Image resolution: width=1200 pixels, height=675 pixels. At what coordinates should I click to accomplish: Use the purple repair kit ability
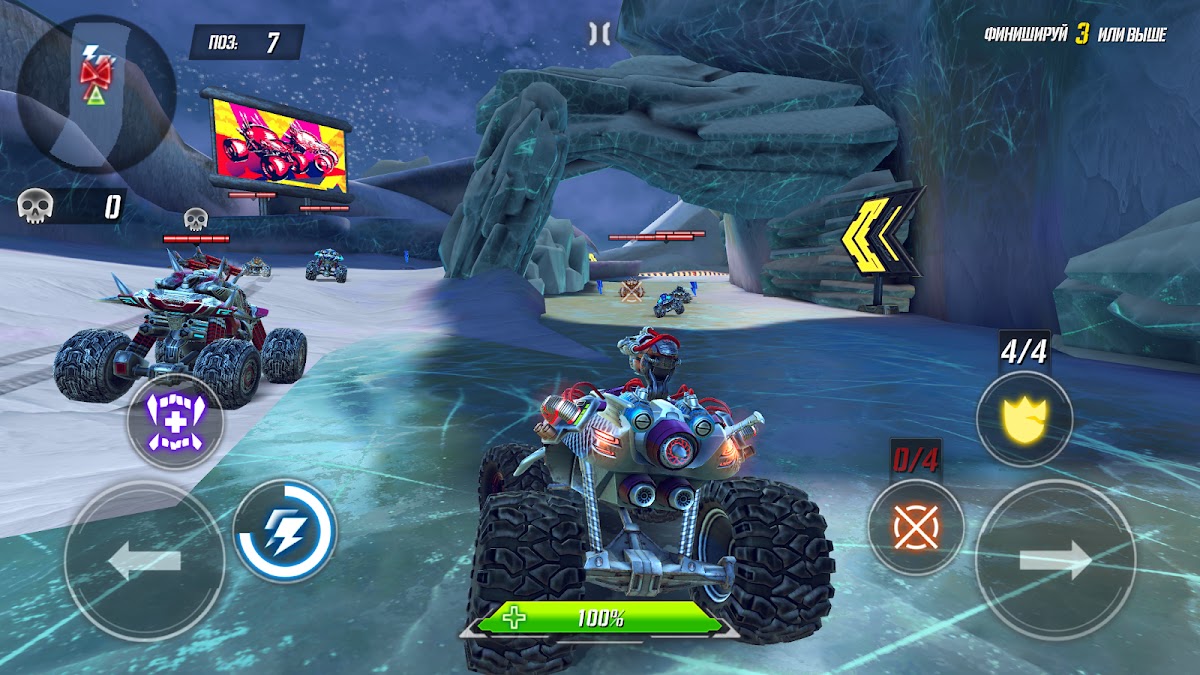[x=174, y=422]
